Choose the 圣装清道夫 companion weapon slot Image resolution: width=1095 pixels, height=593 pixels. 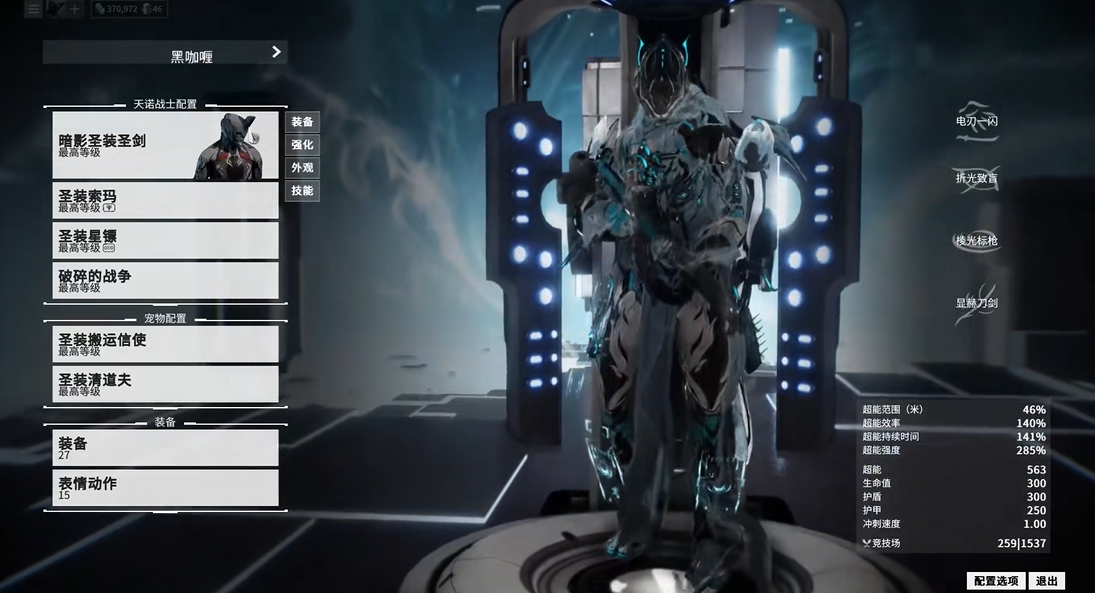[x=165, y=384]
